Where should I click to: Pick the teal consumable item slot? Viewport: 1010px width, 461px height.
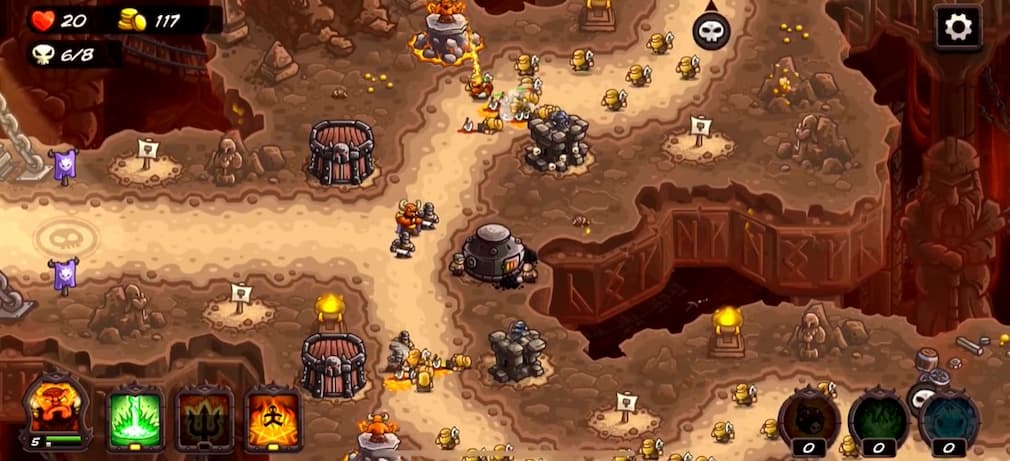(948, 418)
